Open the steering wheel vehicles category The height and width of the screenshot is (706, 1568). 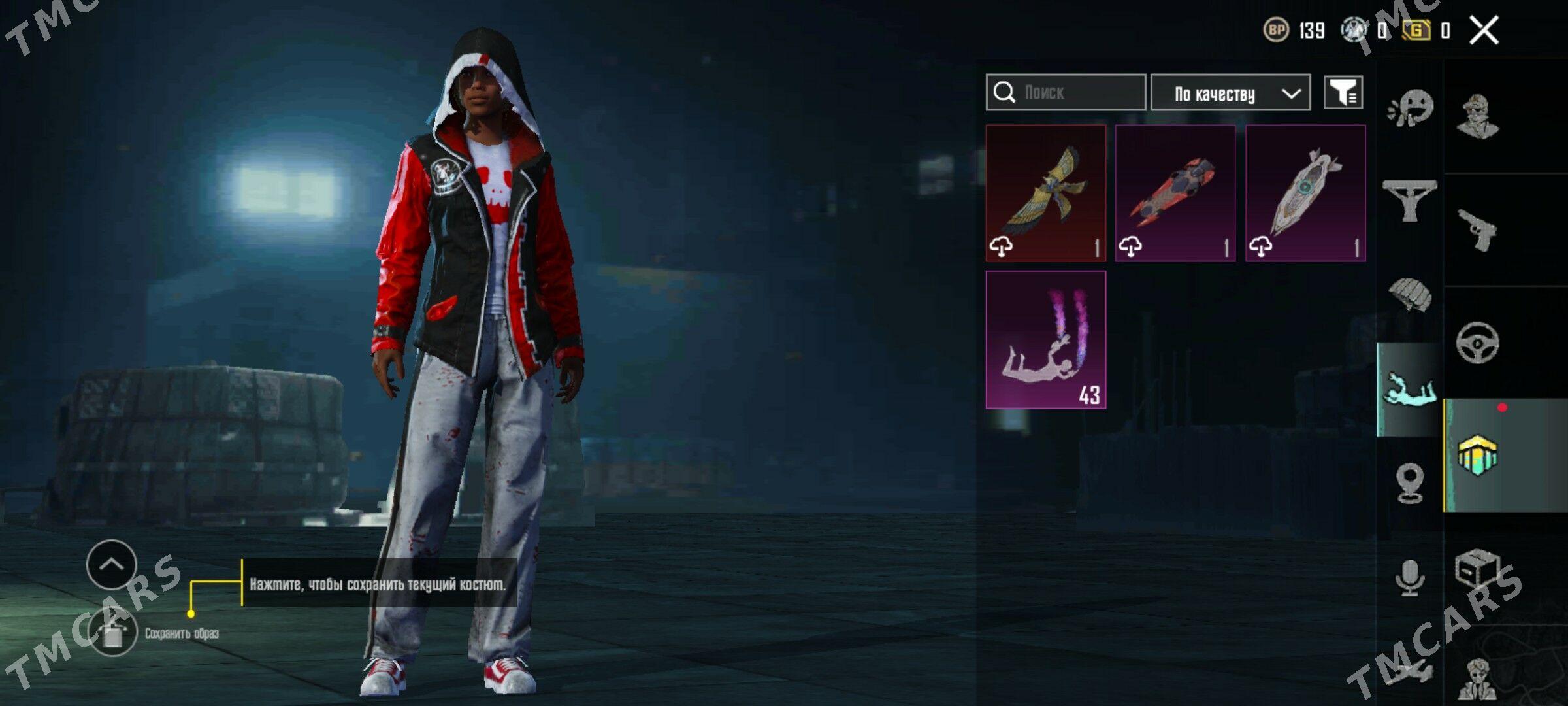point(1478,343)
